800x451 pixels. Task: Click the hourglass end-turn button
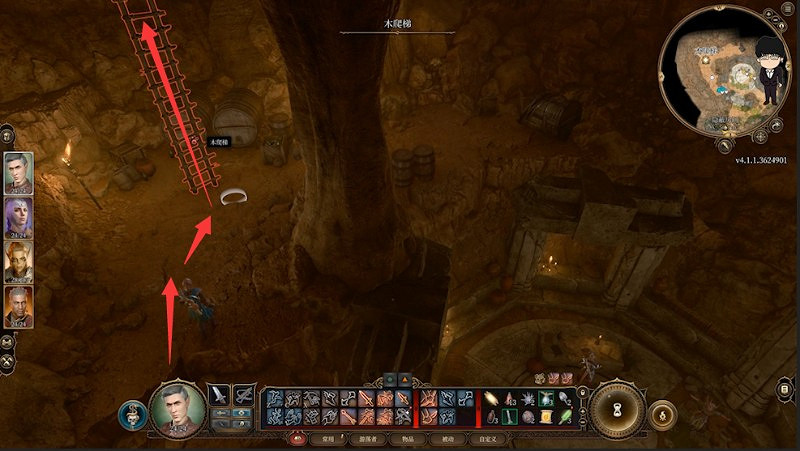pos(616,410)
